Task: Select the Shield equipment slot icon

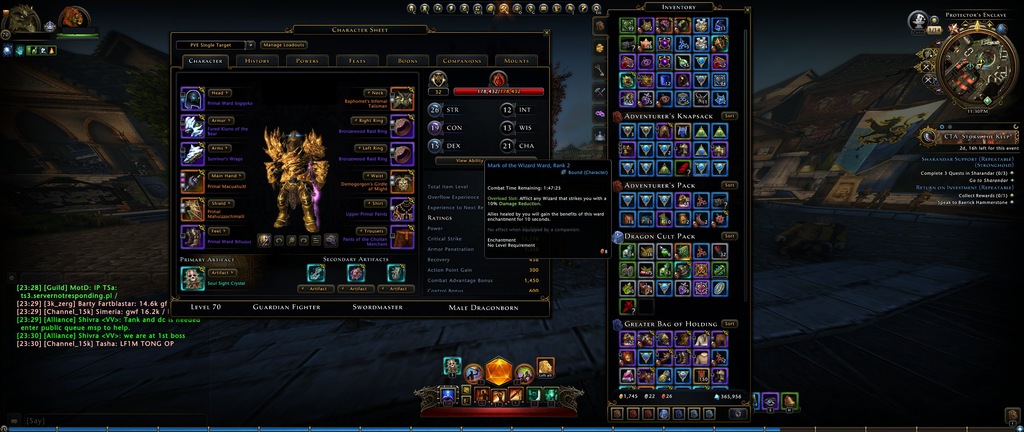Action: (192, 209)
